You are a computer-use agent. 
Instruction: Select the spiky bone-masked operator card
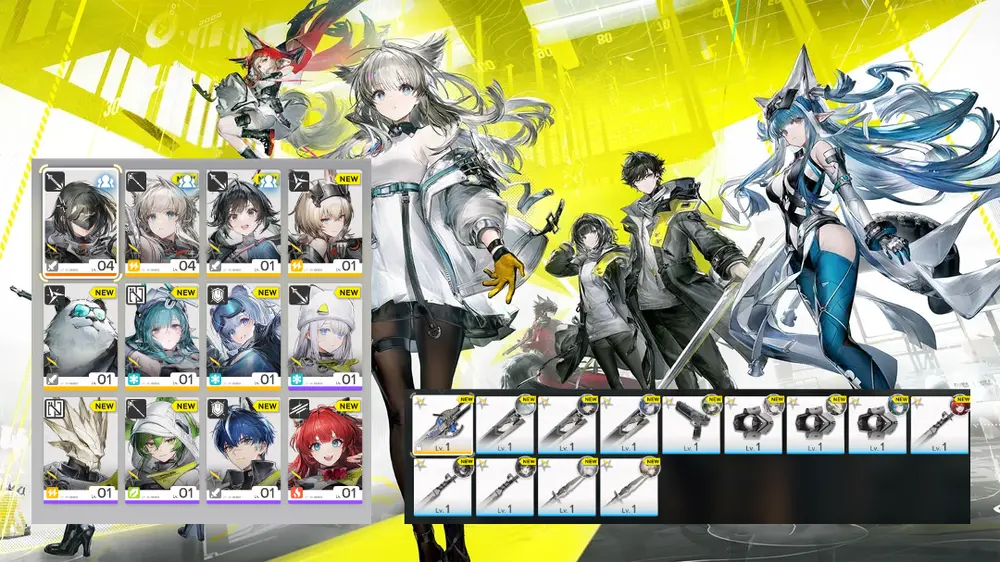click(80, 450)
